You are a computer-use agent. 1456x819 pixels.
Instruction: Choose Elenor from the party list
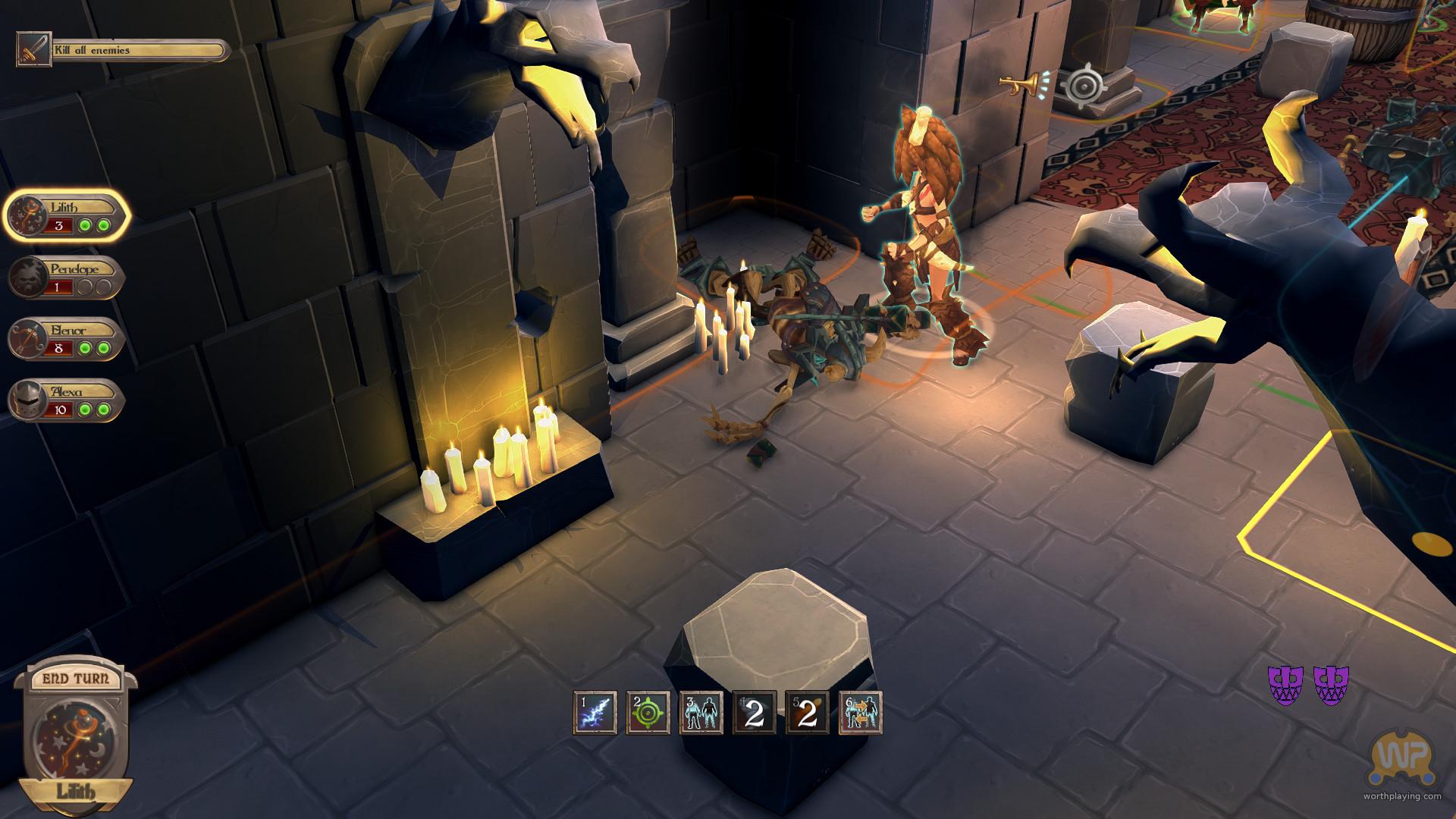point(65,339)
